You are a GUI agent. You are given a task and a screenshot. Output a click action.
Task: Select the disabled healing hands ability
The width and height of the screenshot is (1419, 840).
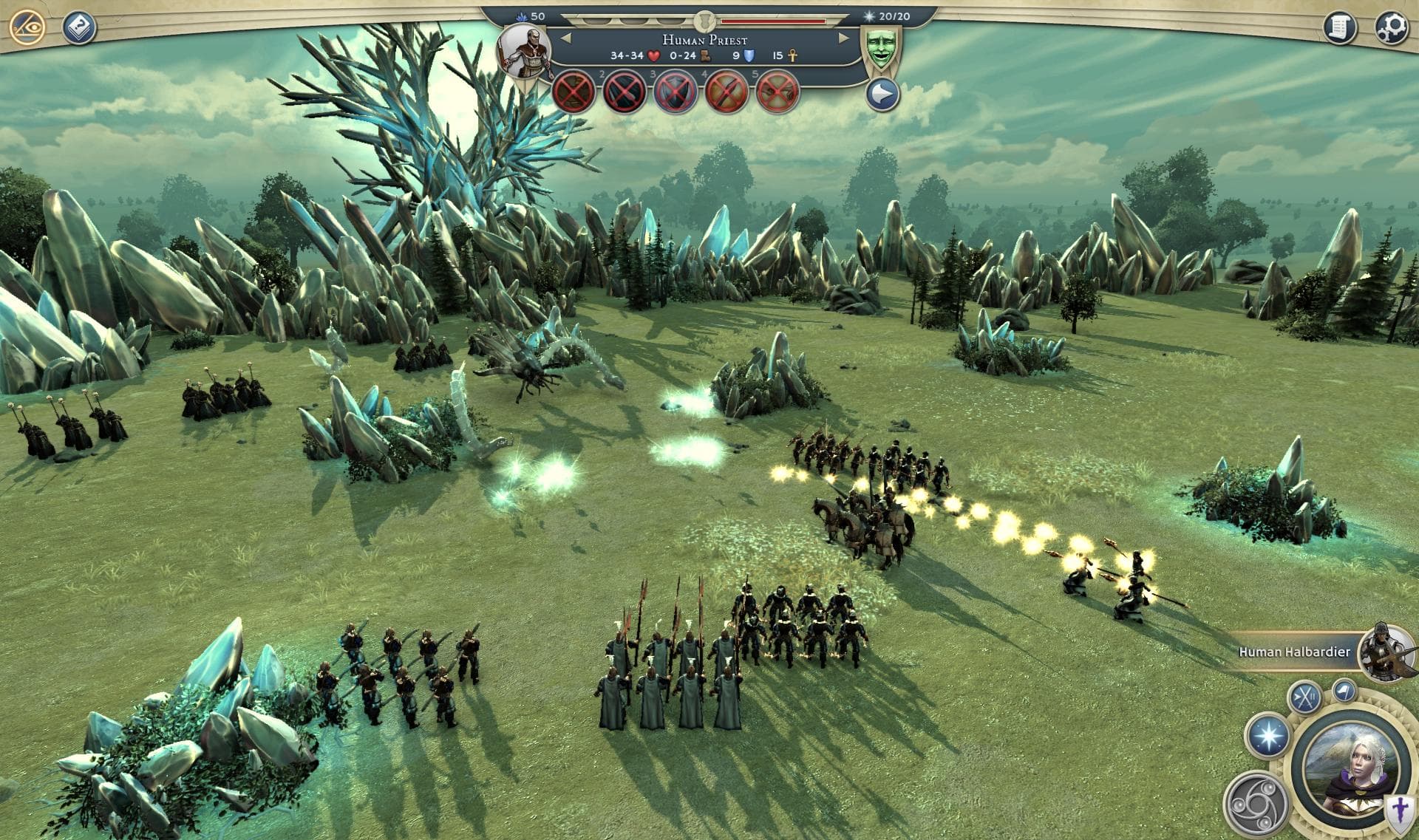coord(778,92)
